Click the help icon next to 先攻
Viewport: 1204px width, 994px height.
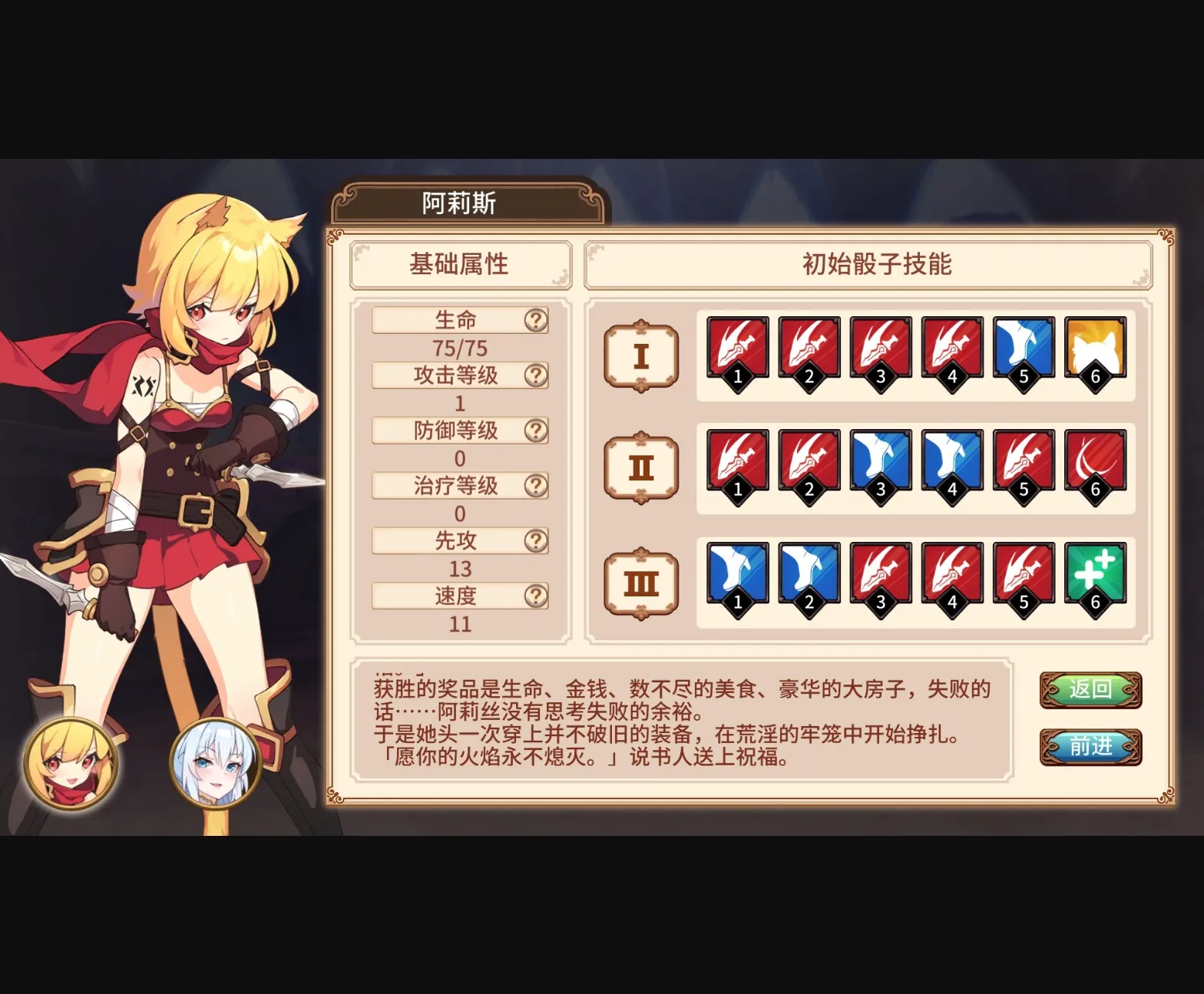537,541
